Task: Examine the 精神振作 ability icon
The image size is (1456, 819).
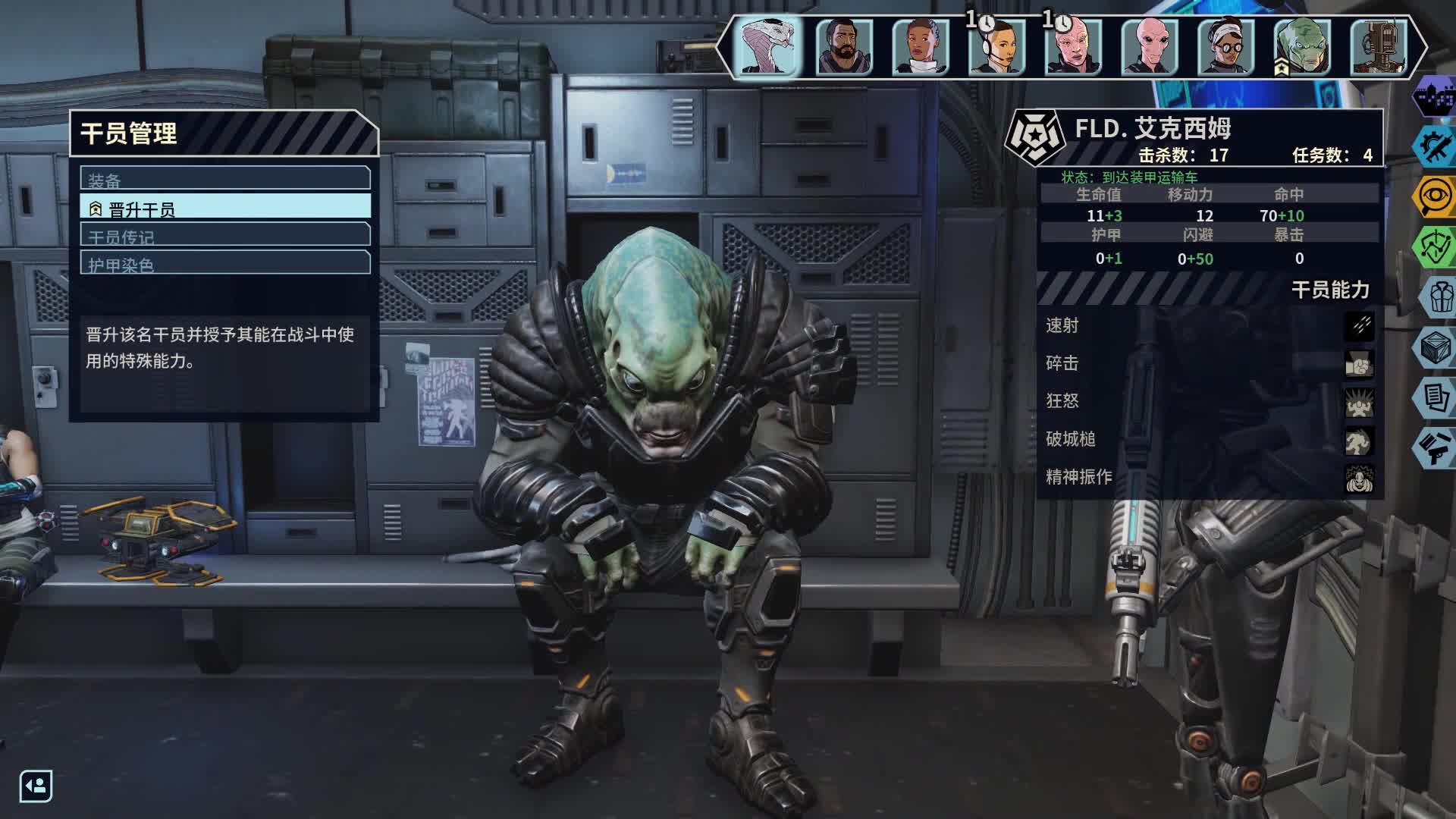Action: point(1359,479)
